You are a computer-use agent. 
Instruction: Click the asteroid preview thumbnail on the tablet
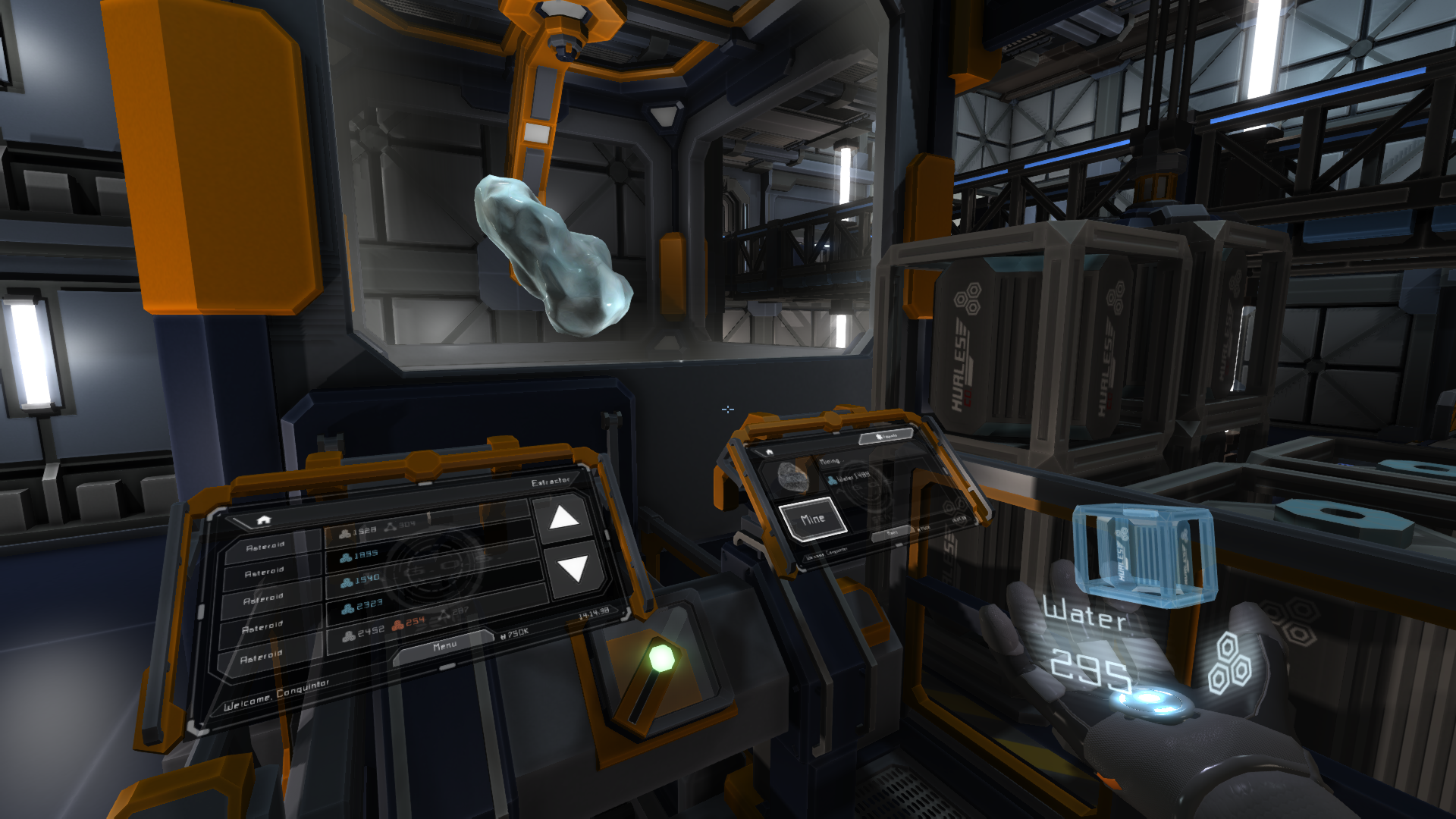[792, 479]
